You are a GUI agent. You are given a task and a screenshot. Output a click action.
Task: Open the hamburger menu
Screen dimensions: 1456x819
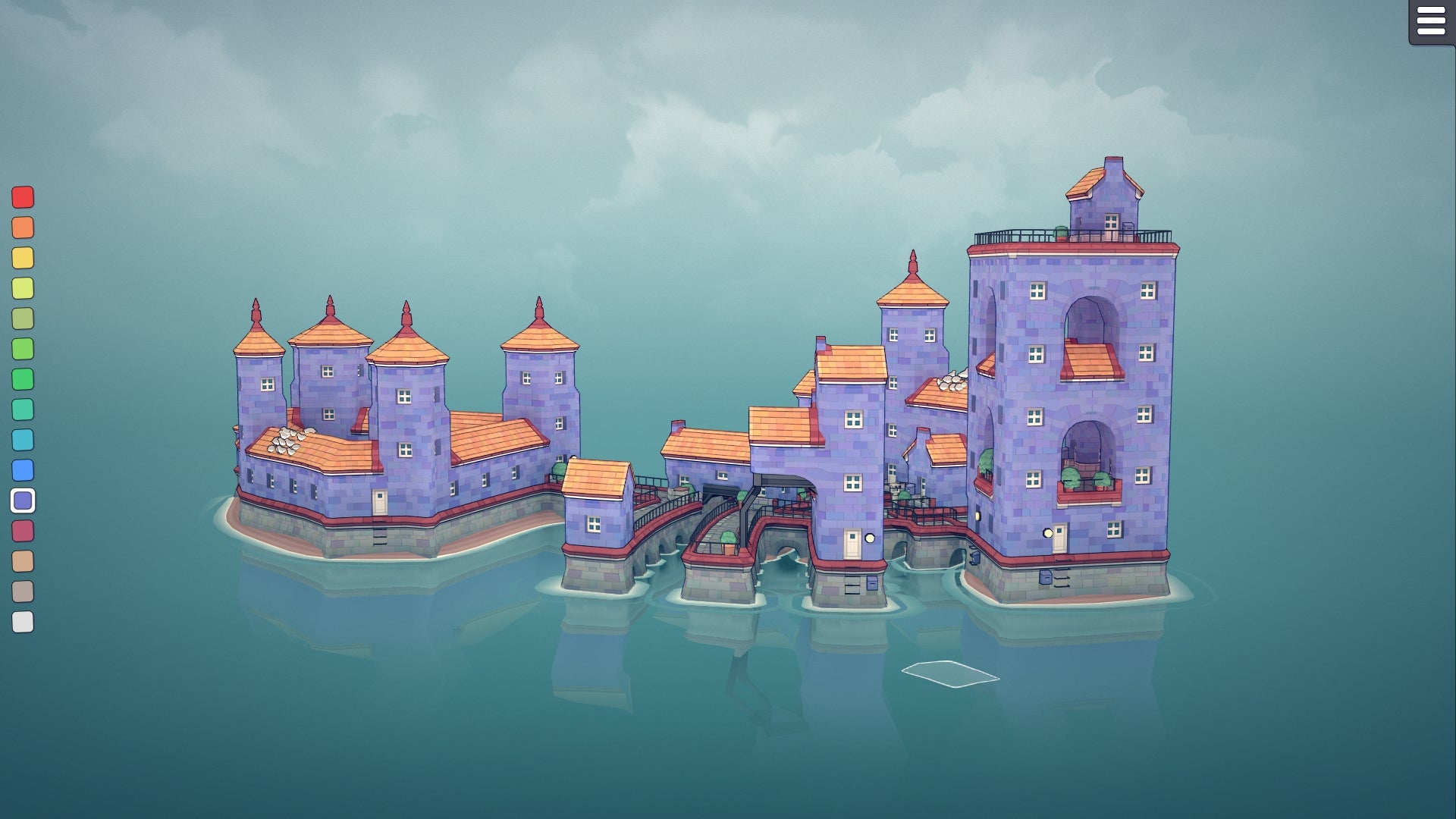click(x=1430, y=21)
